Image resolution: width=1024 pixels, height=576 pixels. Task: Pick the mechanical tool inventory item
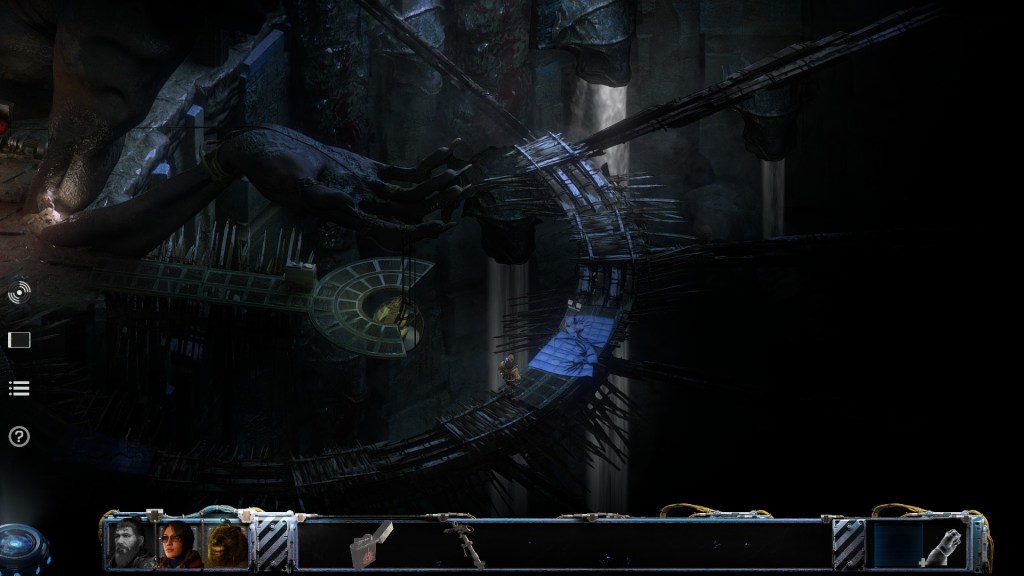click(459, 541)
